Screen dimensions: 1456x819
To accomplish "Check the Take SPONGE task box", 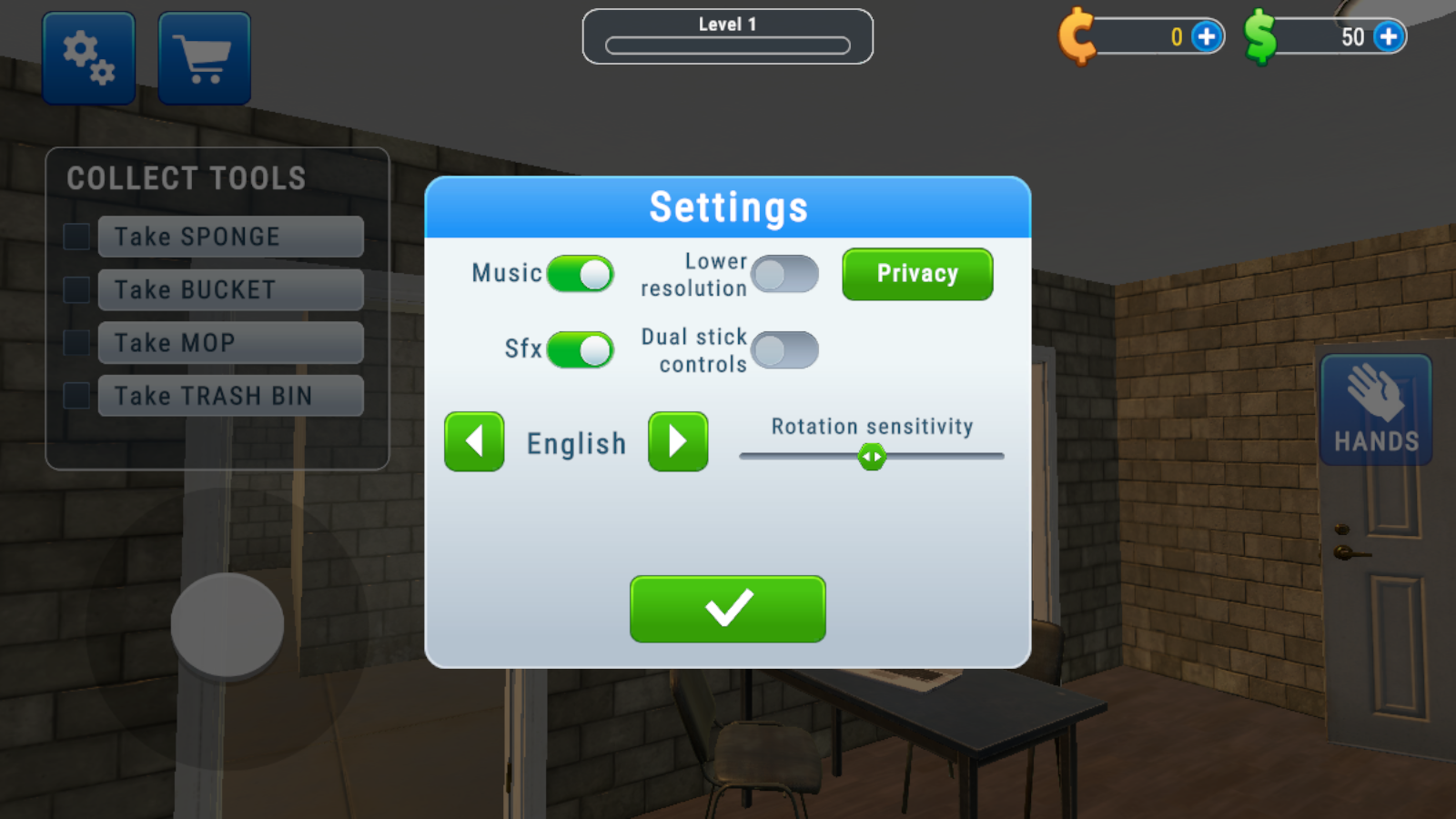I will pyautogui.click(x=75, y=236).
